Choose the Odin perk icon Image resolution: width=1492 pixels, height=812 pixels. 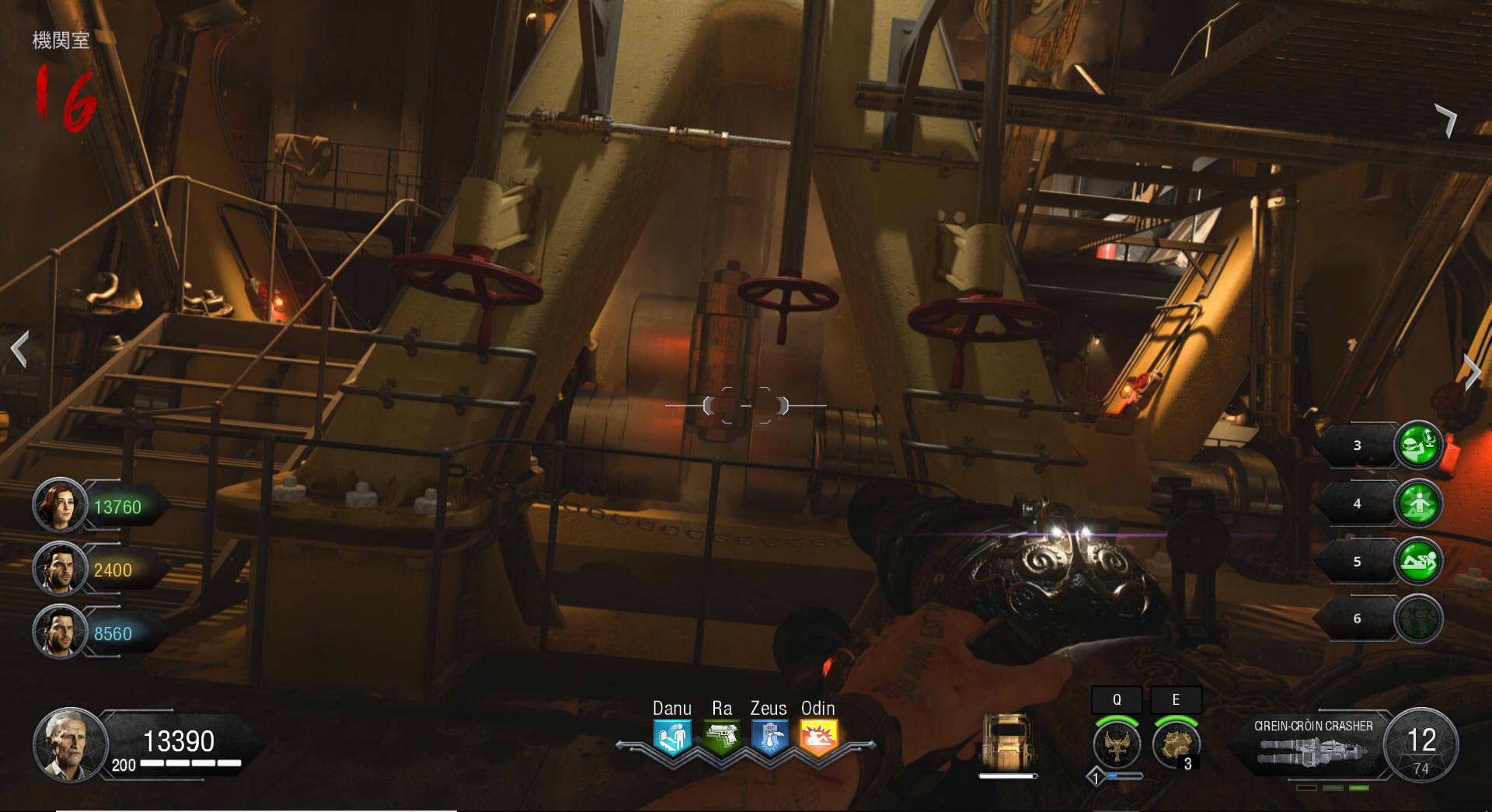click(x=819, y=736)
